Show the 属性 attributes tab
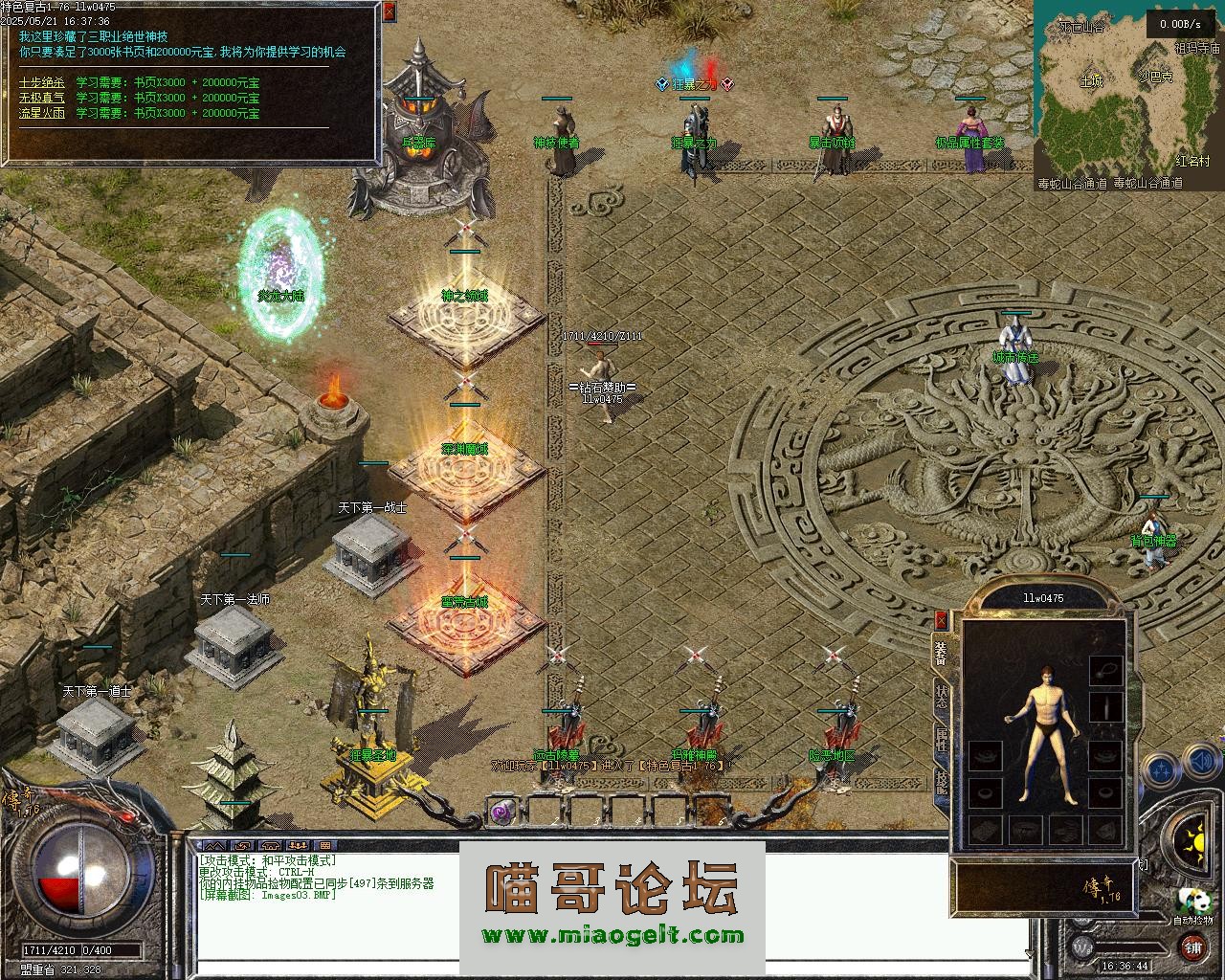The image size is (1225, 980). pyautogui.click(x=941, y=739)
